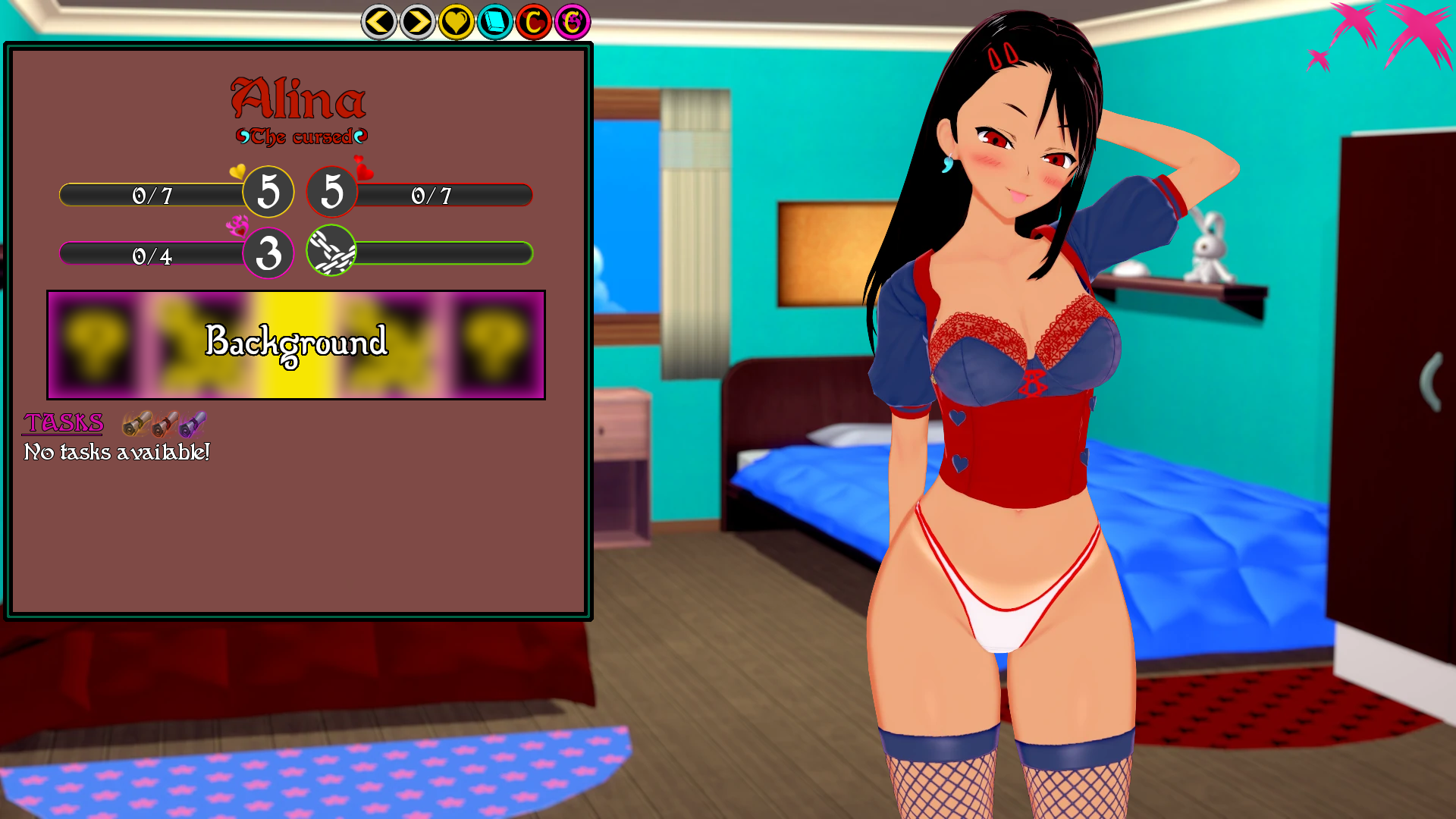Open Alina's Background banner

click(296, 345)
